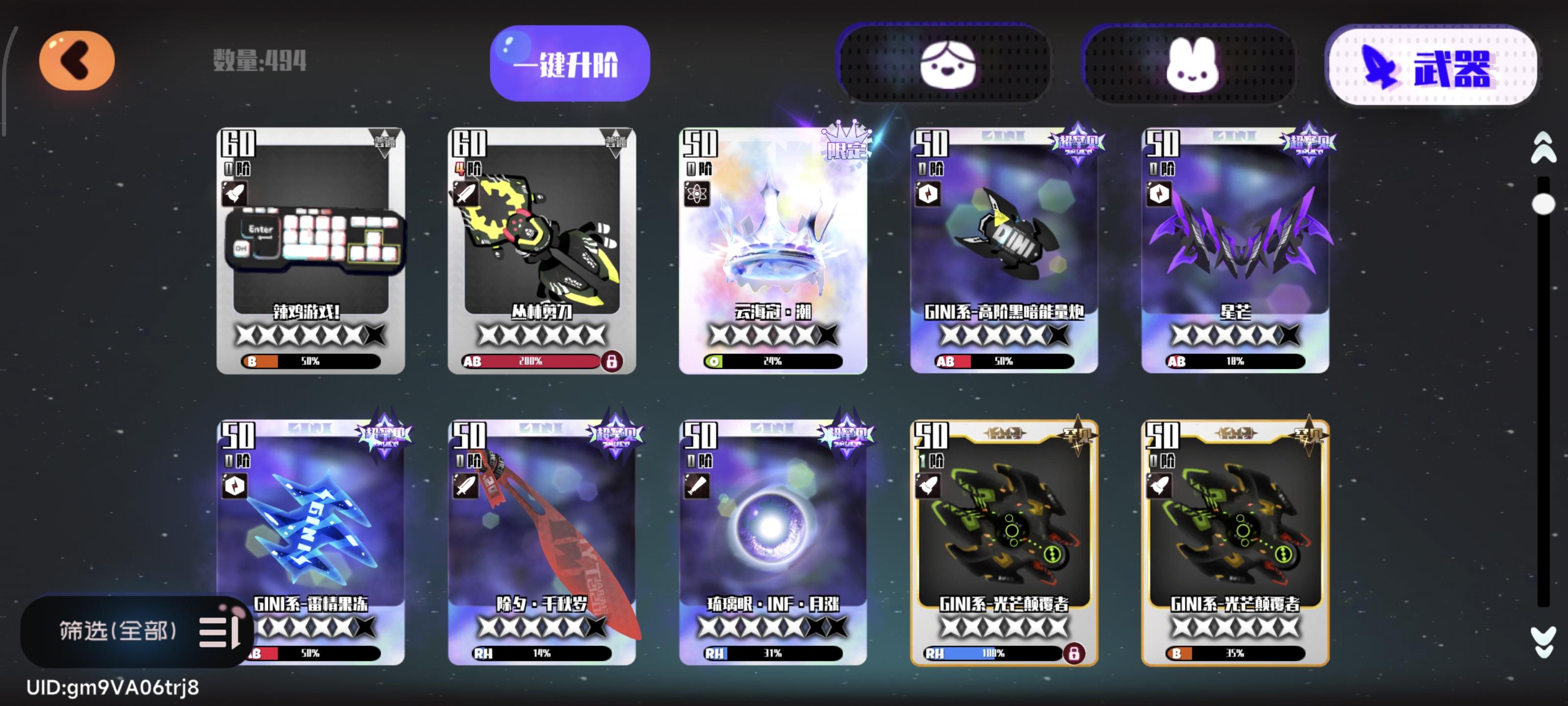The height and width of the screenshot is (706, 1568).
Task: Open the rabbit companion tab icon
Action: [x=1190, y=64]
